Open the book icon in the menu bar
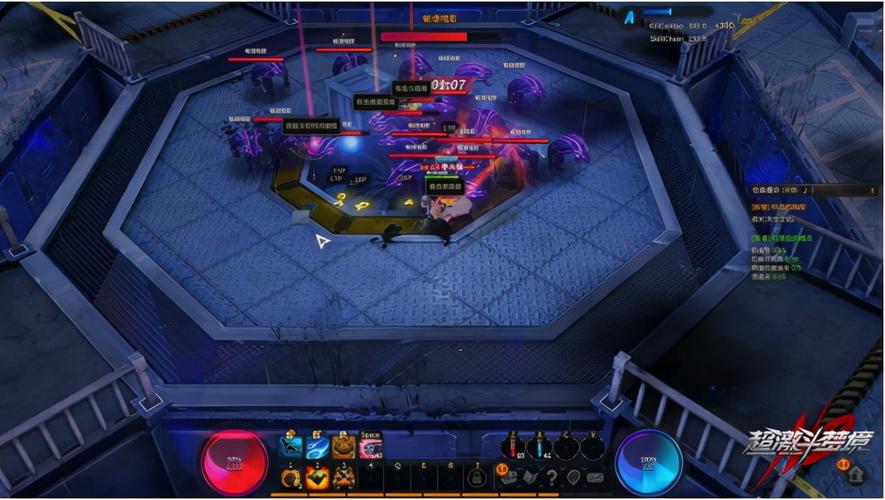This screenshot has height=500, width=885. point(530,477)
